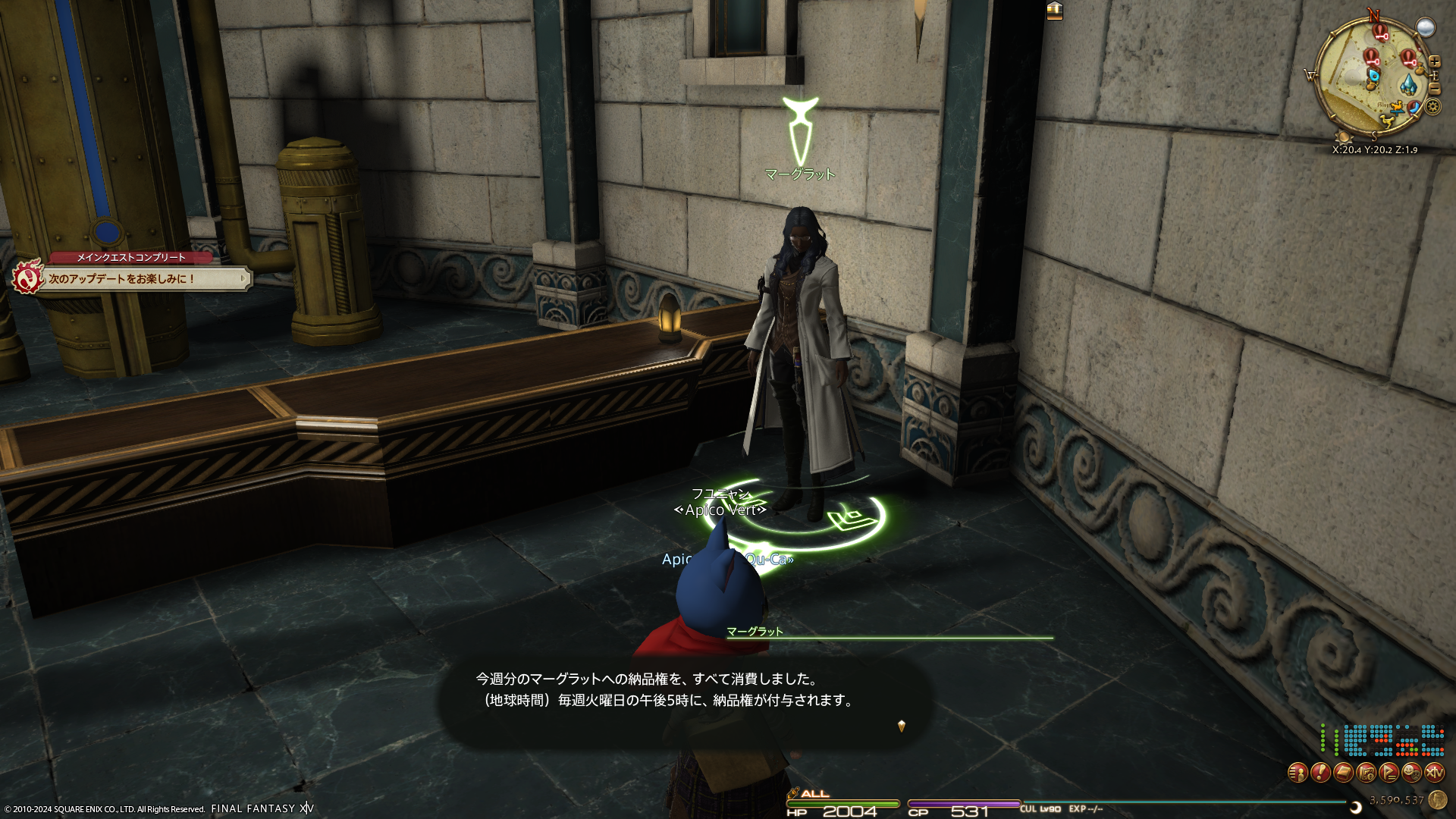Open minimap settings gear
The image size is (1456, 819).
tap(1432, 106)
